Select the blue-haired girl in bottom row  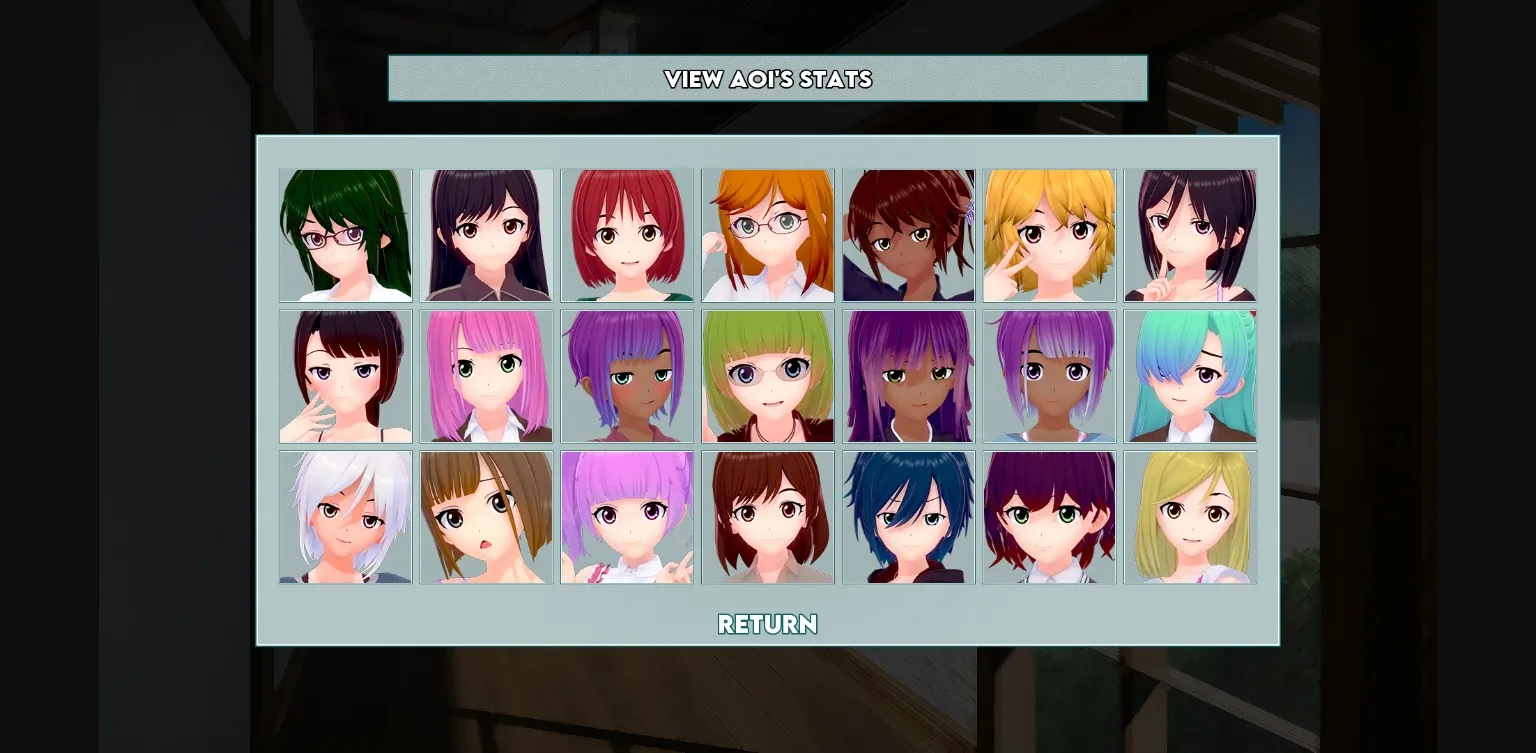(908, 517)
